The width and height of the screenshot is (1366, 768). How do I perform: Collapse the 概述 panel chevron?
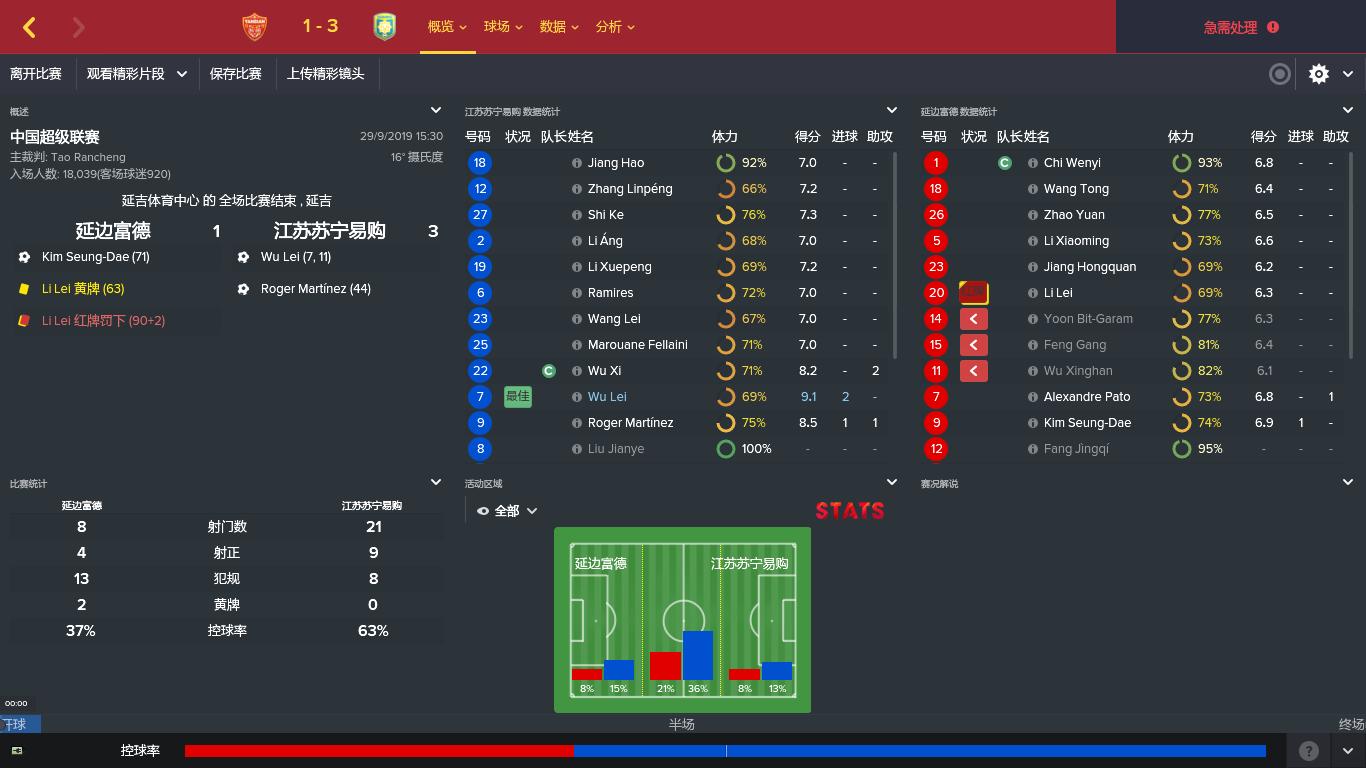[x=435, y=110]
